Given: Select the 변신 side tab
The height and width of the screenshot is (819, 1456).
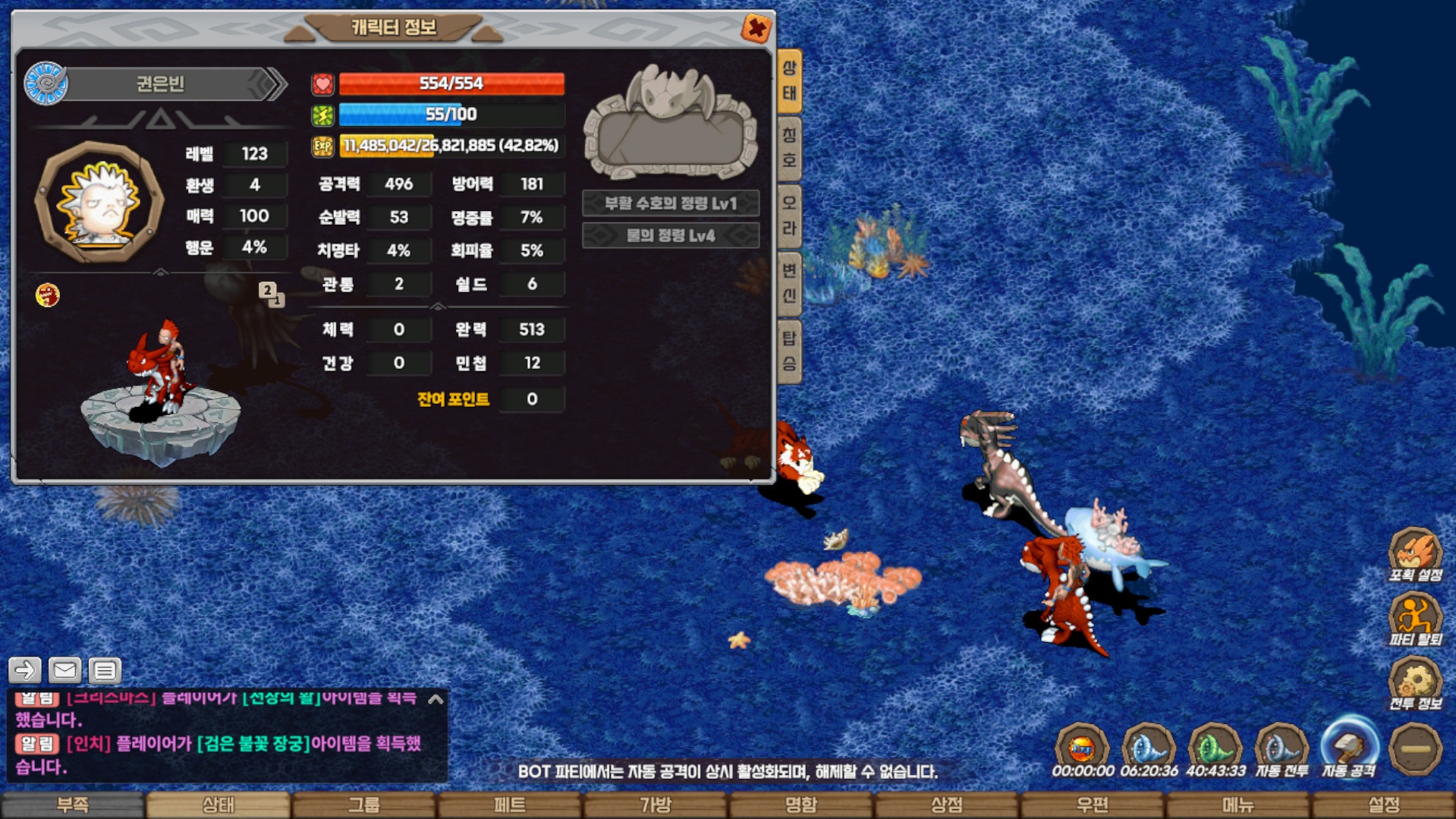Looking at the screenshot, I should click(789, 283).
